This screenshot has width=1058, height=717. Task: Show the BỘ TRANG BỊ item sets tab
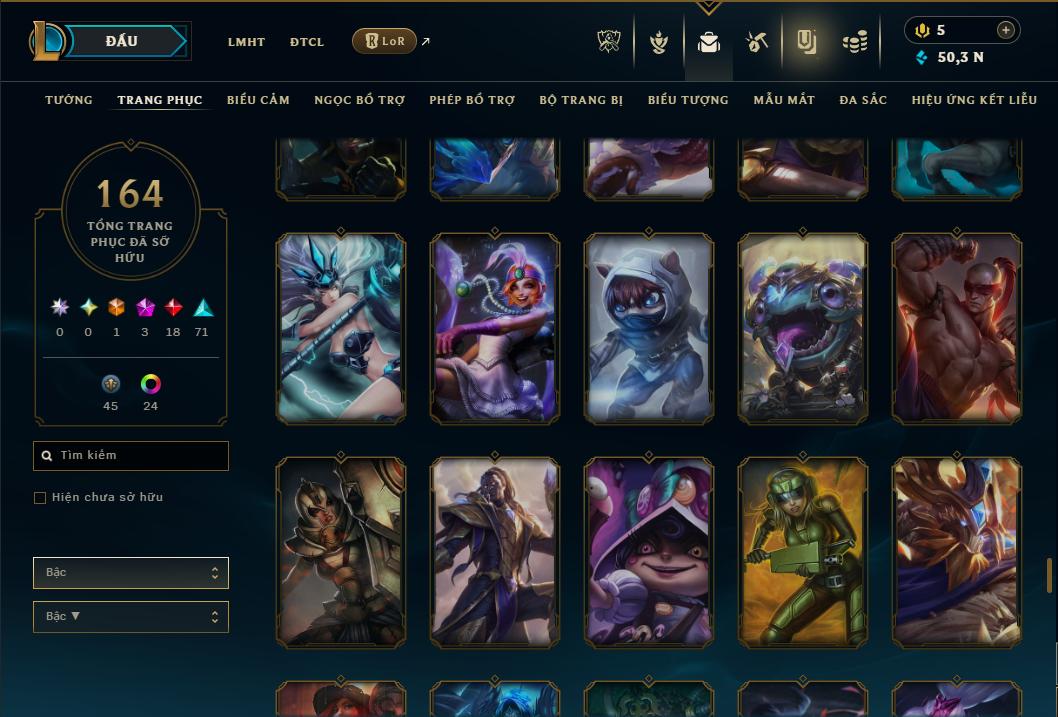[x=581, y=100]
